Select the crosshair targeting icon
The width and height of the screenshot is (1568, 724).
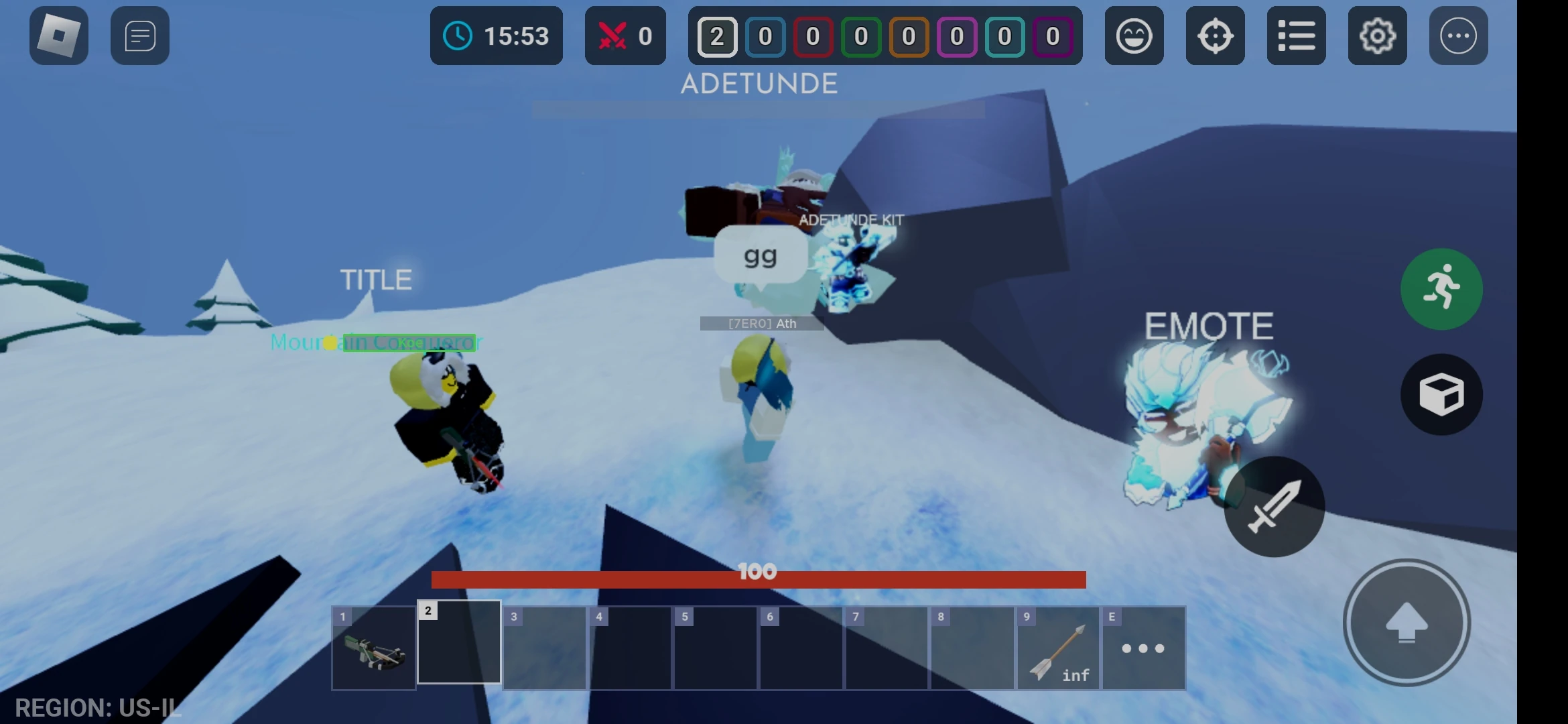[x=1216, y=36]
